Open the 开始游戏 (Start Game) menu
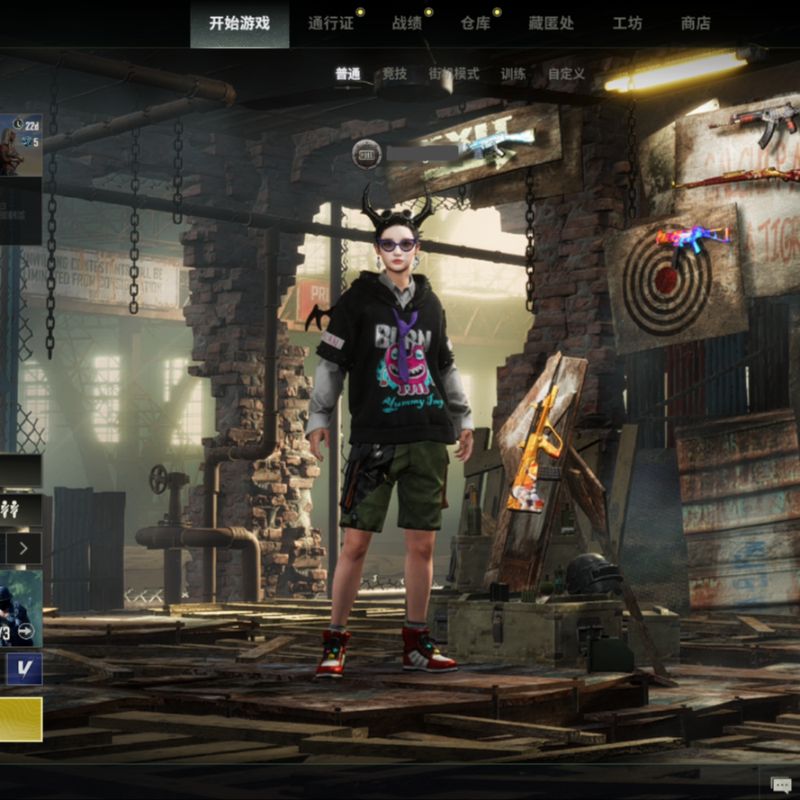The height and width of the screenshot is (800, 800). tap(240, 23)
